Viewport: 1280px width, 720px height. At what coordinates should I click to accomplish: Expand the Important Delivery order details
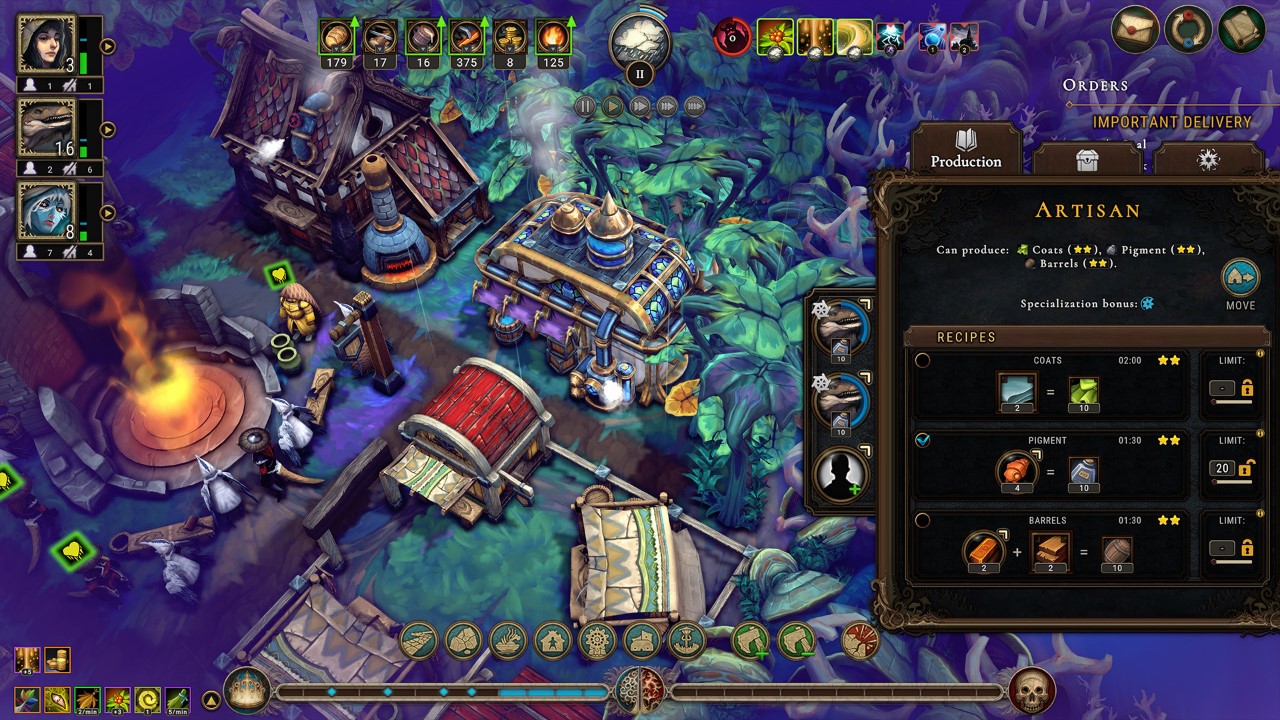click(1172, 122)
